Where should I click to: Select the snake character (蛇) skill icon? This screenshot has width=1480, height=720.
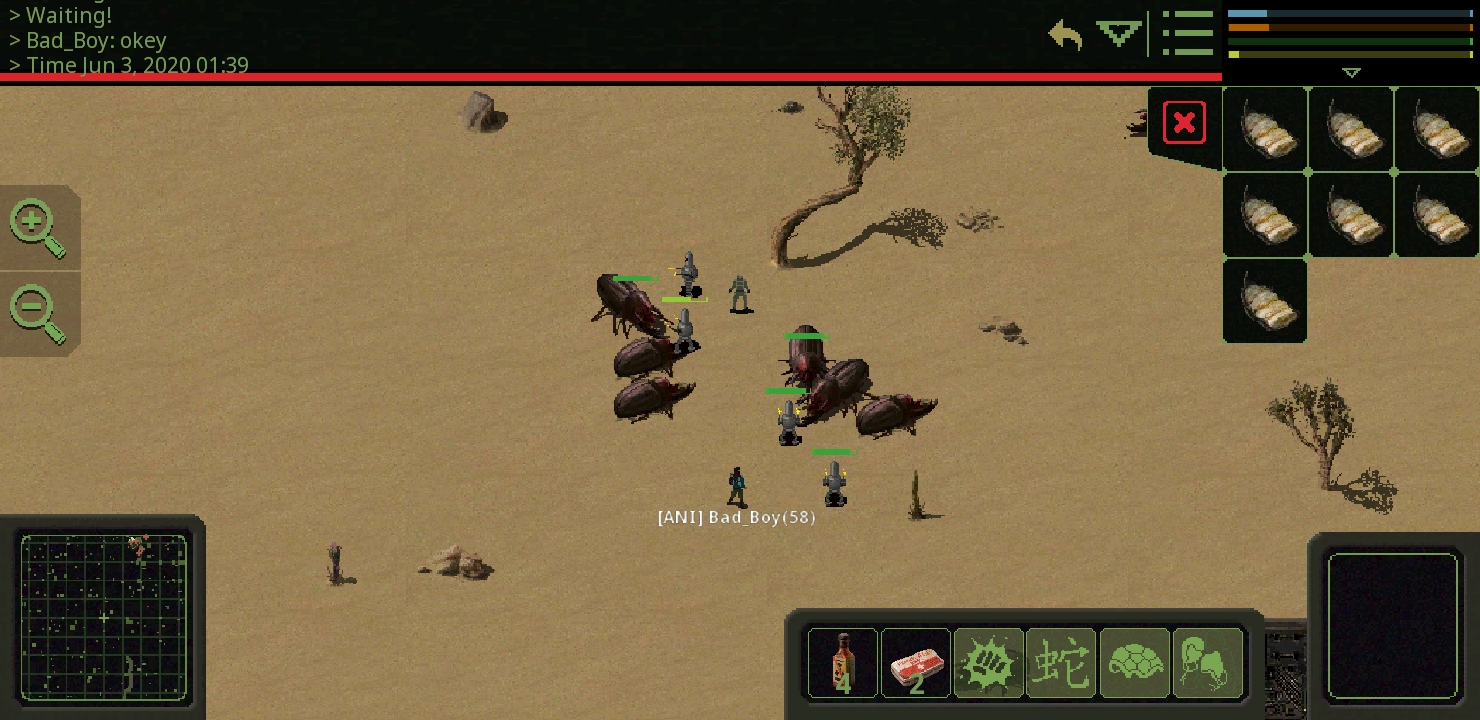click(1061, 662)
